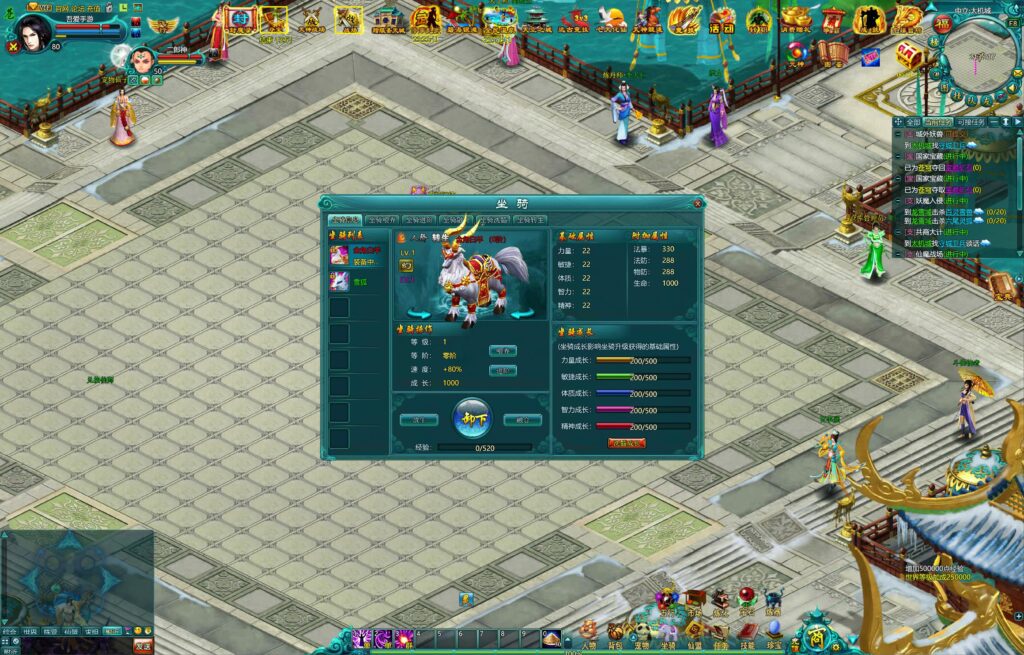Select the 全部 tab in quest tracker
The width and height of the screenshot is (1024, 655).
[x=913, y=122]
